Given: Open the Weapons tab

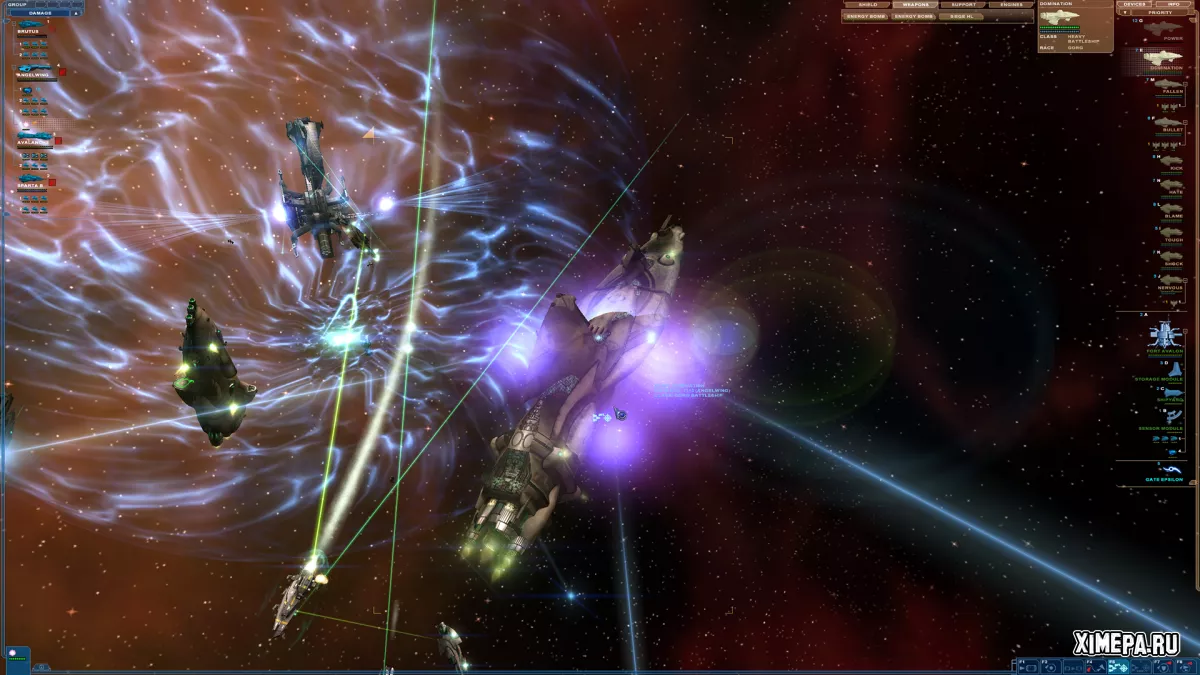Looking at the screenshot, I should pyautogui.click(x=914, y=5).
